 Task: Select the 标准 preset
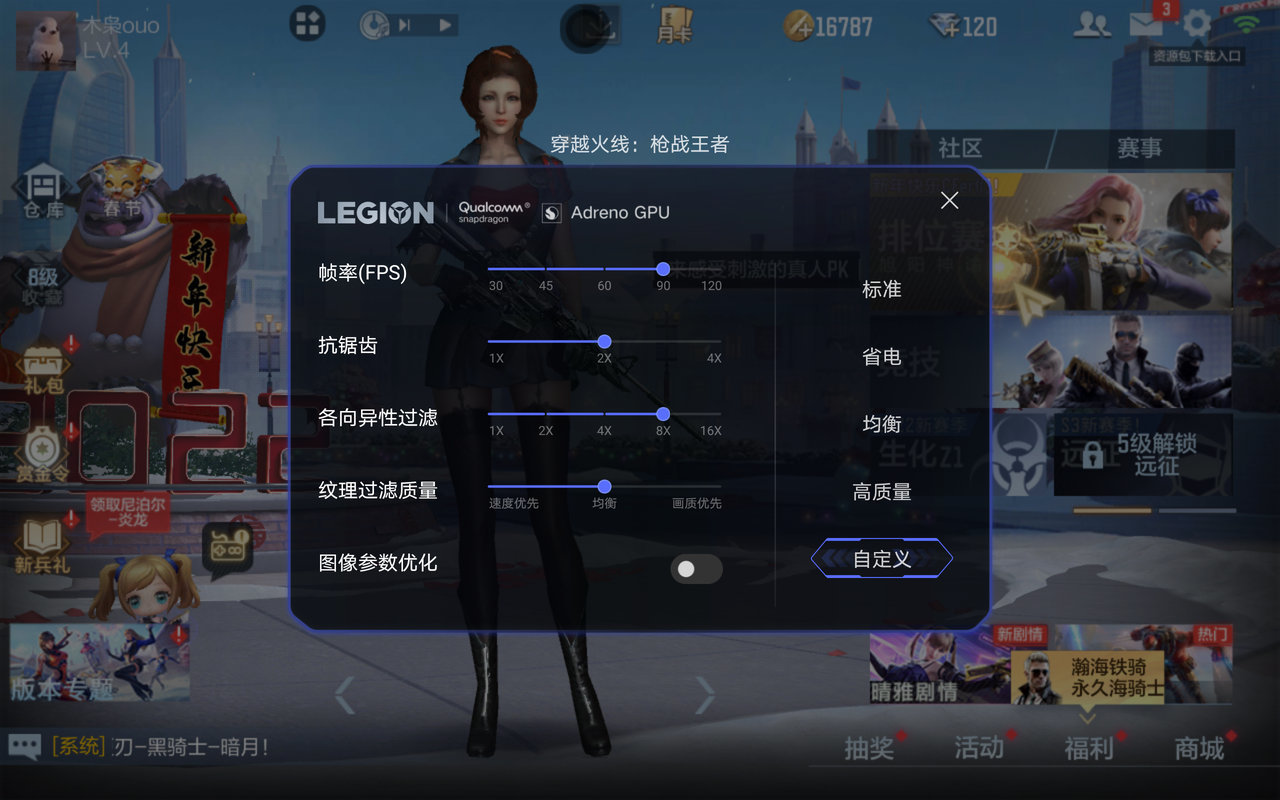(x=881, y=289)
